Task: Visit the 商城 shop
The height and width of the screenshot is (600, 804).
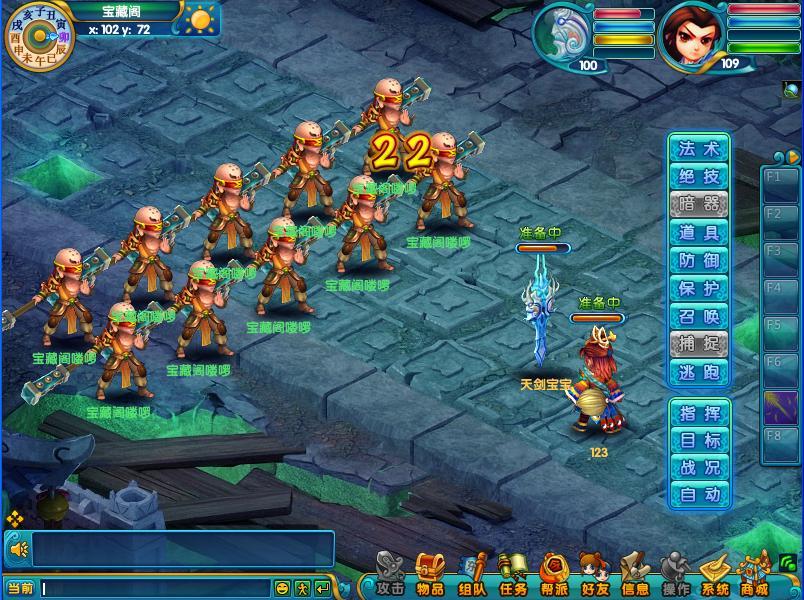Action: tap(755, 574)
